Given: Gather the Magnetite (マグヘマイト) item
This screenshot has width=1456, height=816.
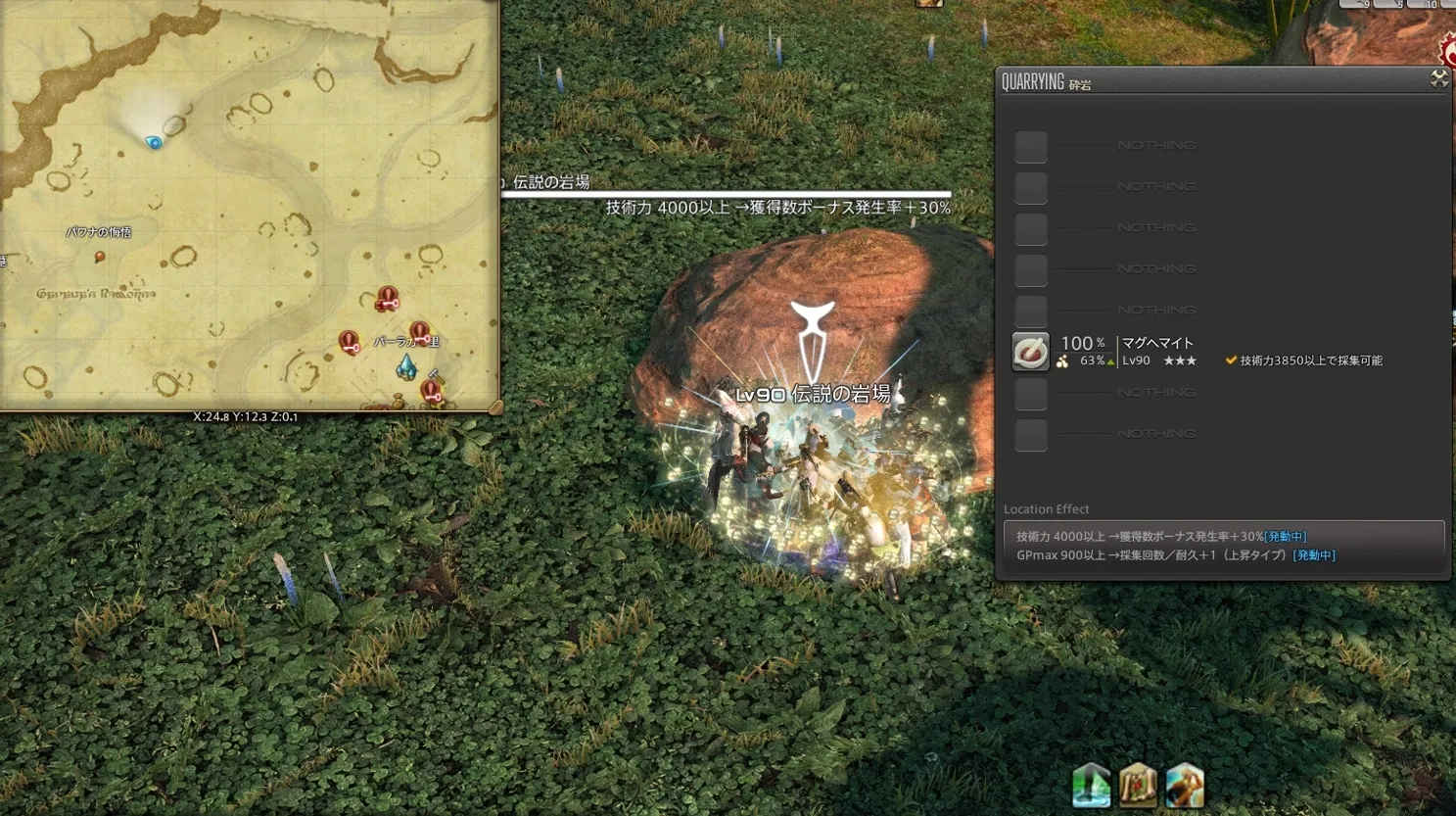Looking at the screenshot, I should click(1030, 352).
